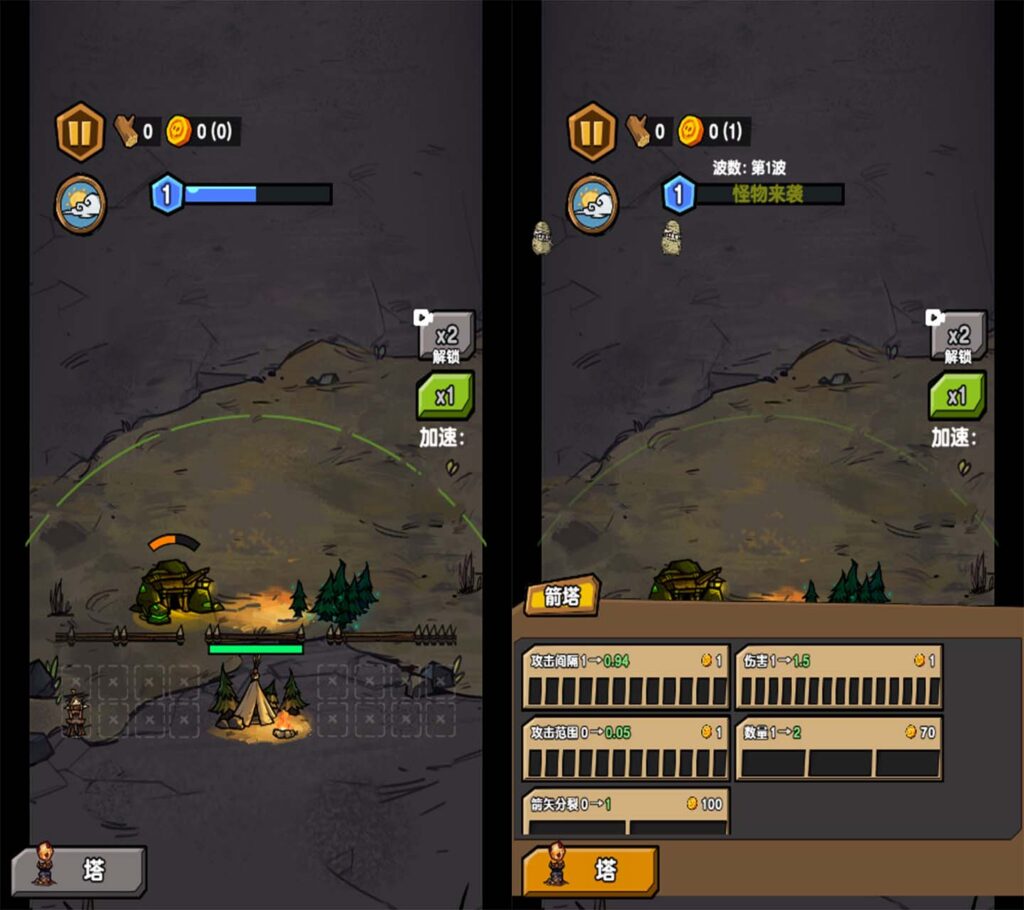The image size is (1024, 910).
Task: Unlock x2 speed in the left screenshot
Action: pos(446,338)
